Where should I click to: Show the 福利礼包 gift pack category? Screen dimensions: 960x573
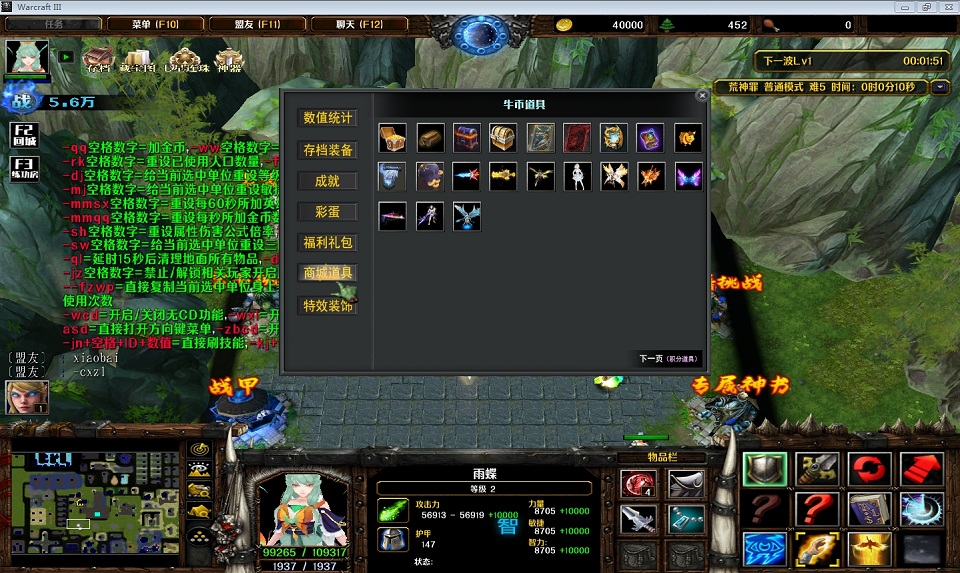pos(328,242)
